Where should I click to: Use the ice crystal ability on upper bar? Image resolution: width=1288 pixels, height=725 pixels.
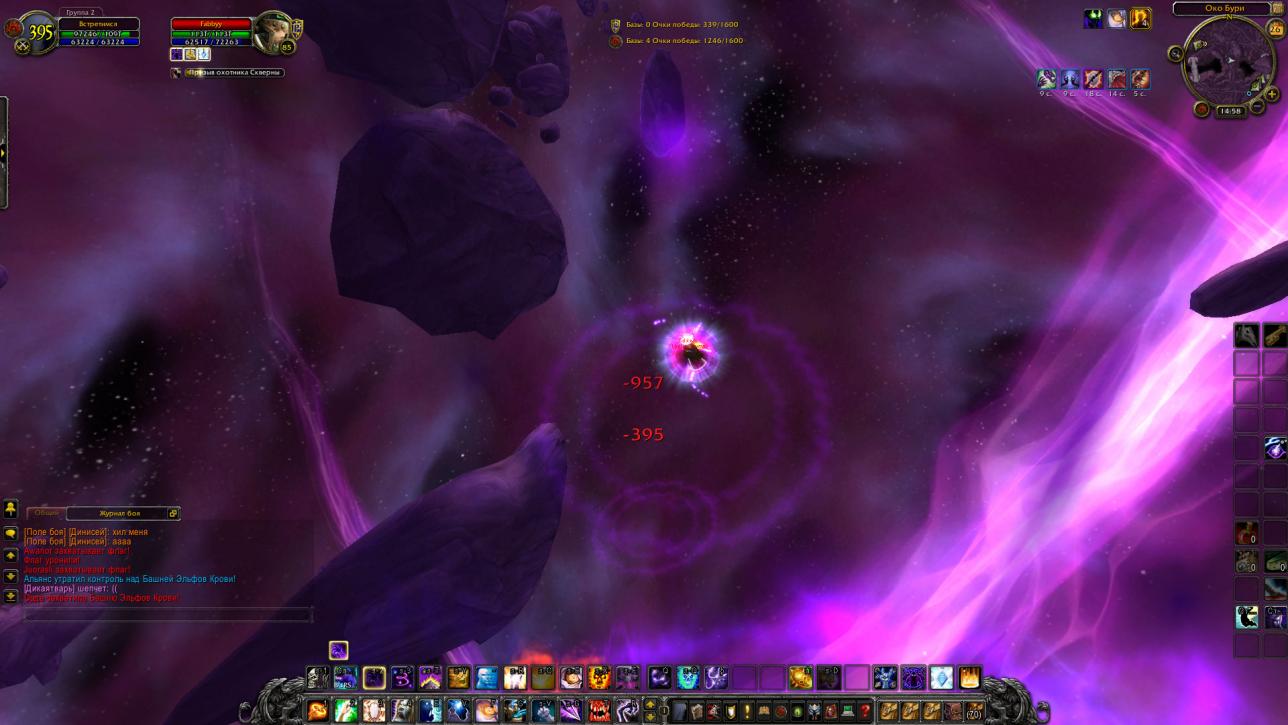point(941,679)
